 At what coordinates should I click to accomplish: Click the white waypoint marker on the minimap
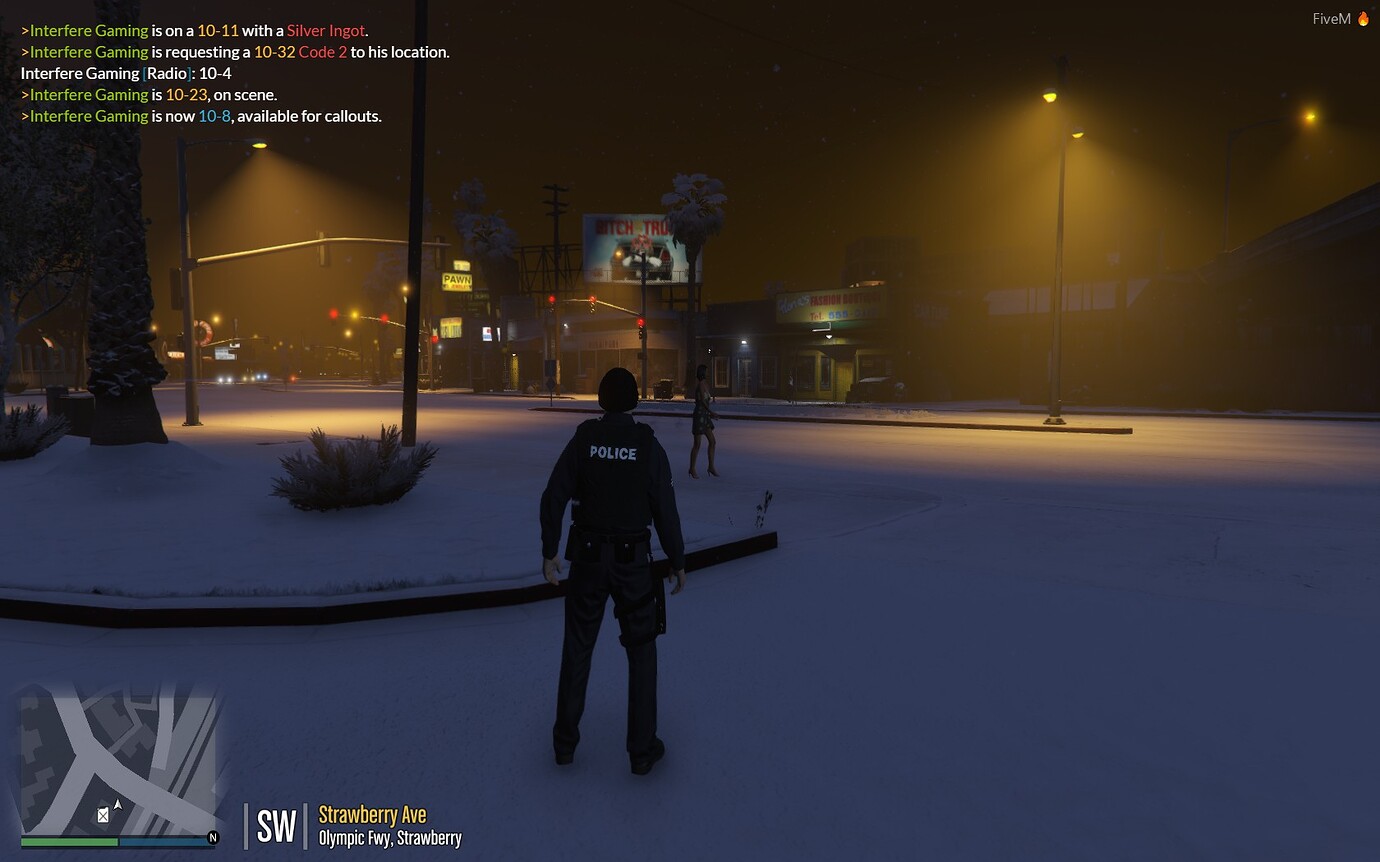pos(102,815)
